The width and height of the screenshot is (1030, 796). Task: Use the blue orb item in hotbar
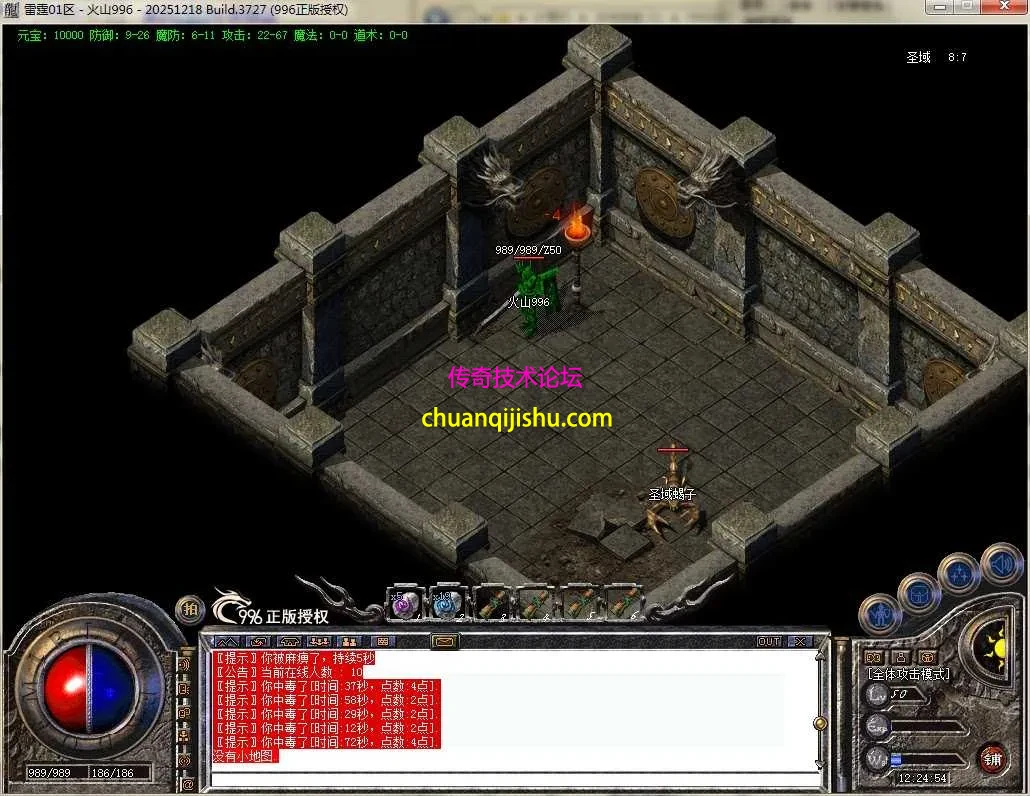[445, 604]
